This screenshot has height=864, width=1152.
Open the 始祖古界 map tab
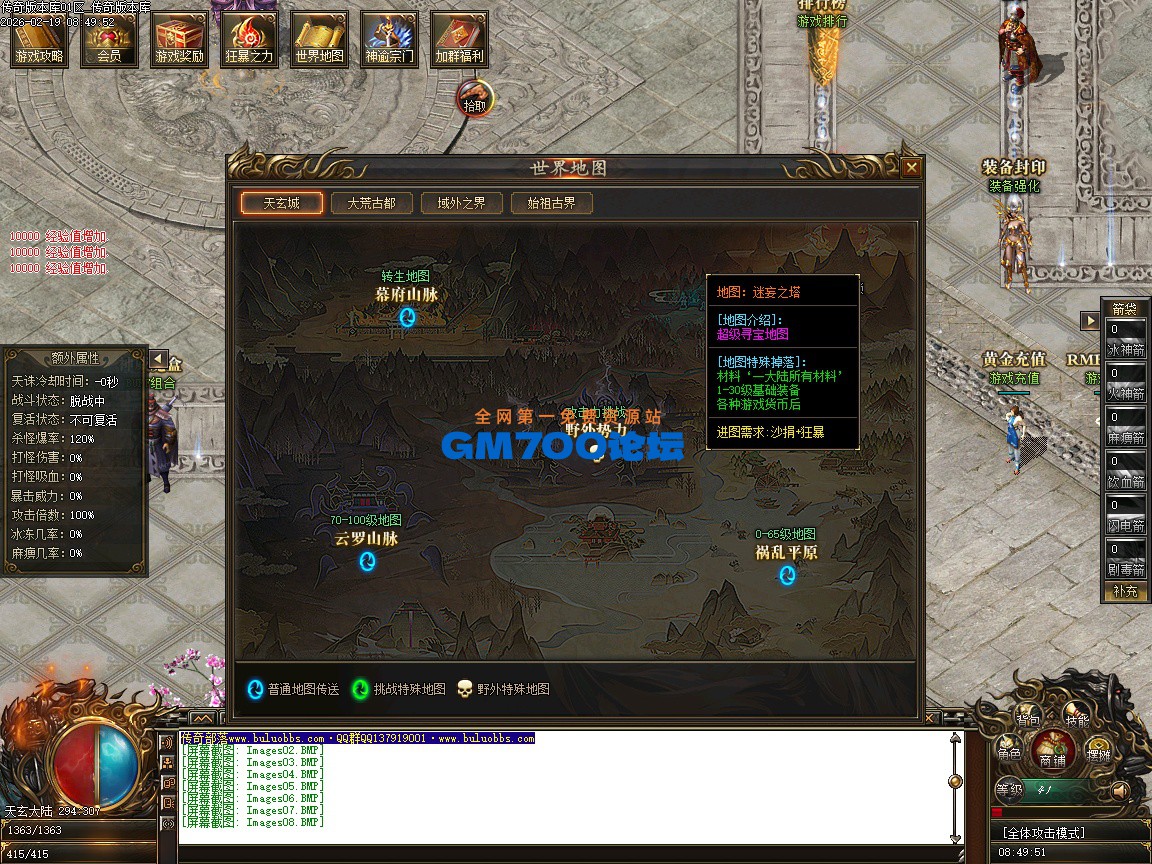tap(551, 203)
